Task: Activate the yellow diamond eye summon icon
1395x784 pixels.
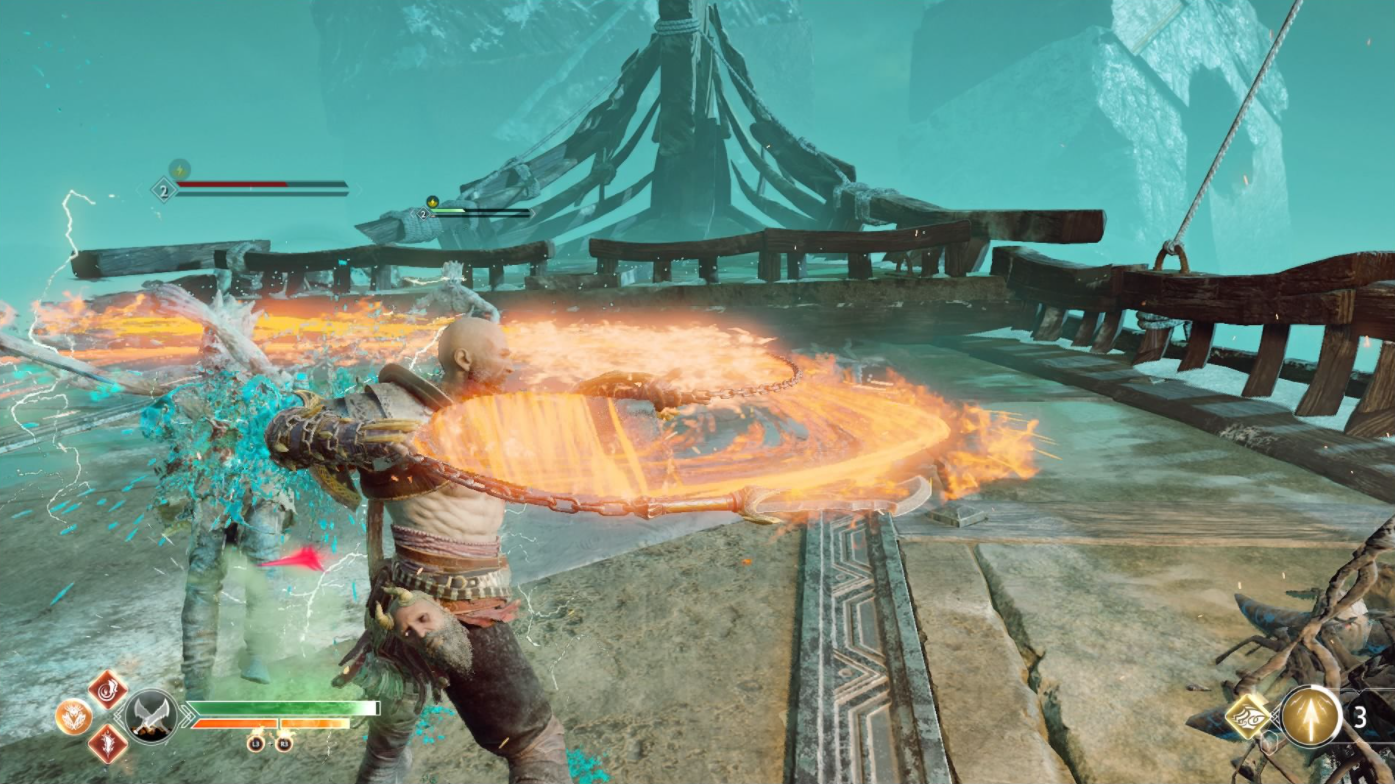Action: (1249, 716)
